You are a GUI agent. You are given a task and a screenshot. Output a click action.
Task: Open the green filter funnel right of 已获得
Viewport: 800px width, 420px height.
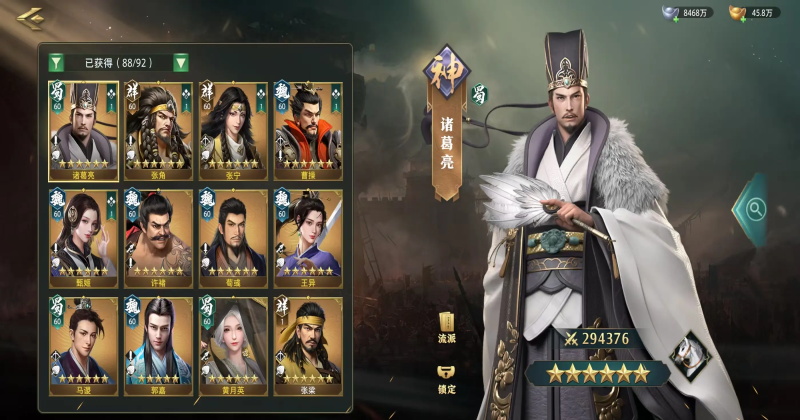click(181, 62)
